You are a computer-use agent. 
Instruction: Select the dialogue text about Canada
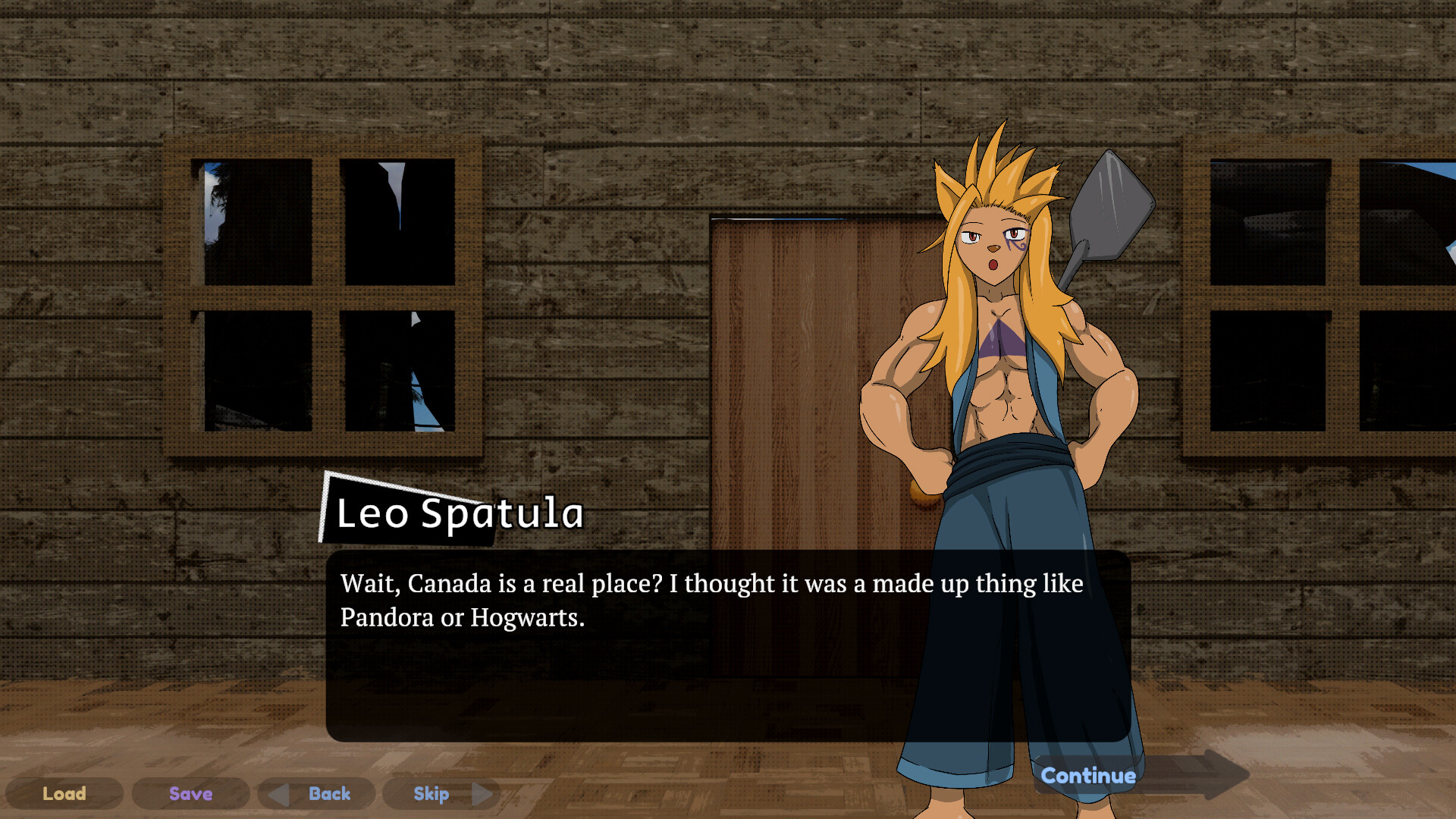point(709,599)
